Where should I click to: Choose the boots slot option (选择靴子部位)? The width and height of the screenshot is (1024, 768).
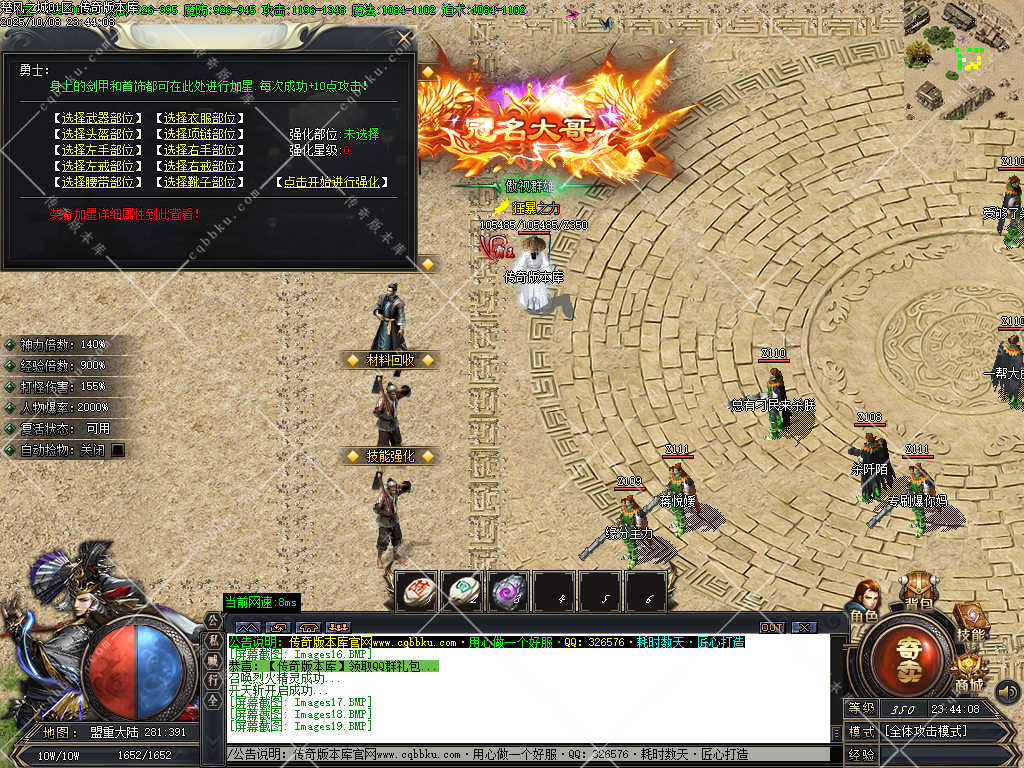pos(200,182)
